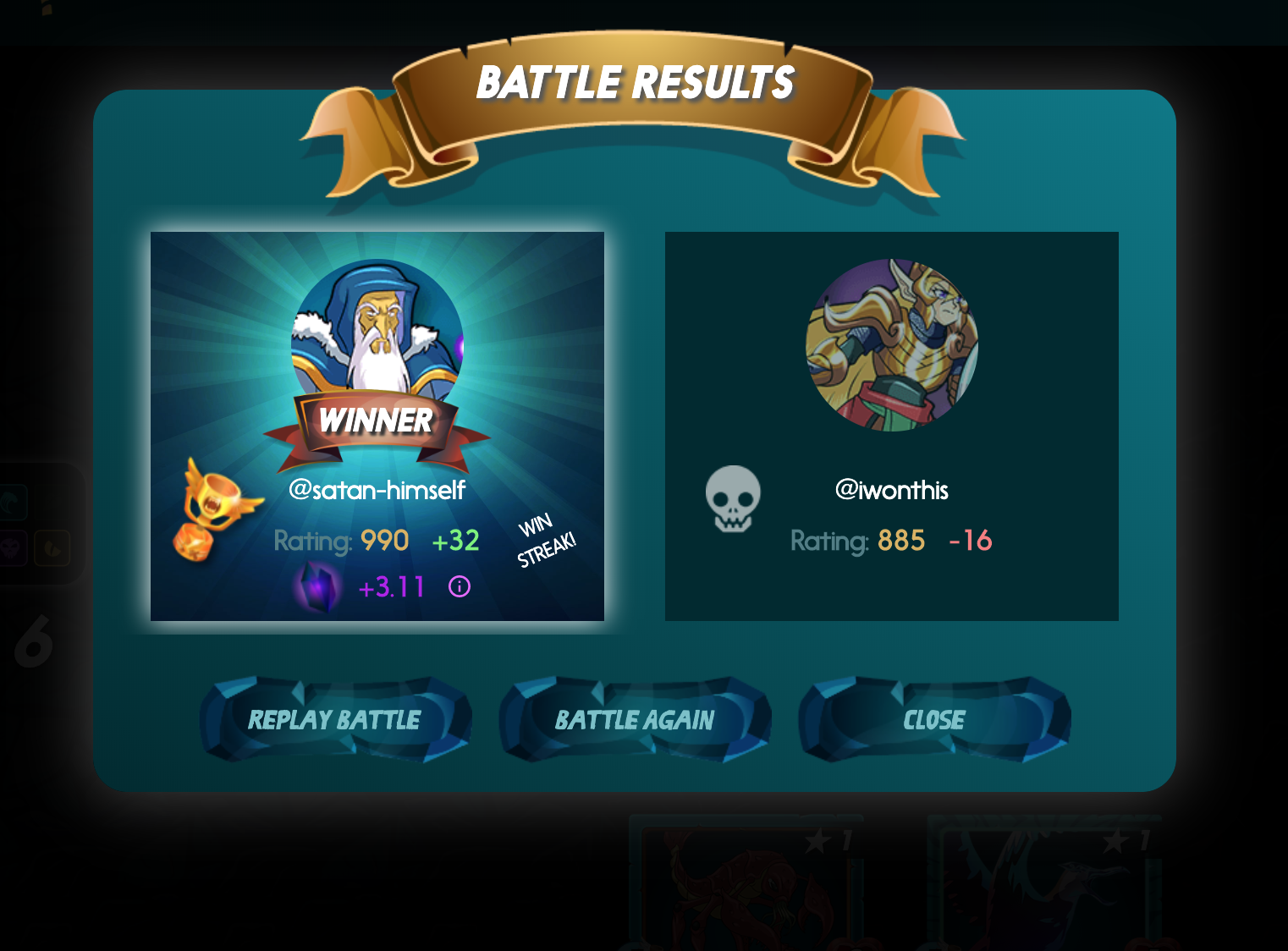Click the Death splinter skull icon in sidebar
The height and width of the screenshot is (951, 1288).
click(x=9, y=547)
